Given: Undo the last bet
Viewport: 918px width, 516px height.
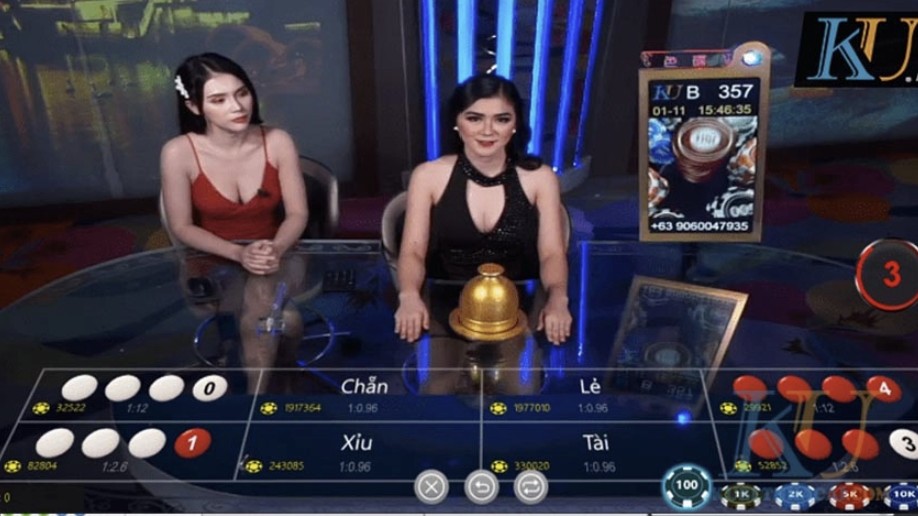Looking at the screenshot, I should pyautogui.click(x=481, y=487).
